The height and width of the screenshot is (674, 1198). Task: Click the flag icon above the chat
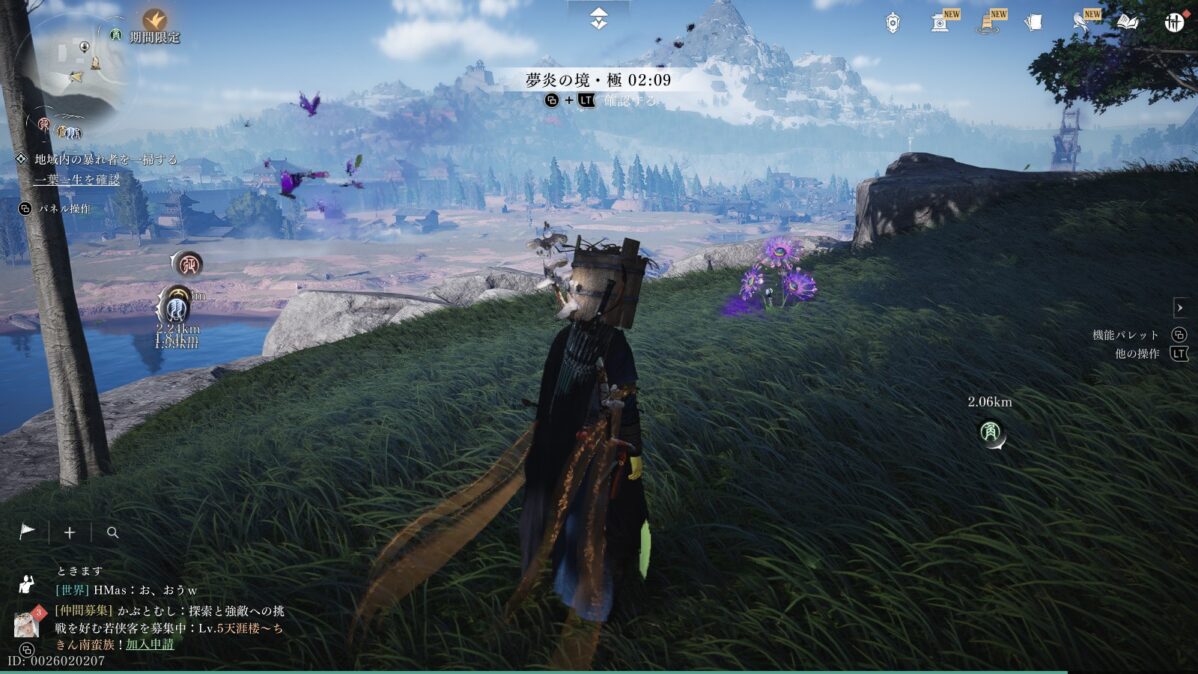[x=28, y=532]
